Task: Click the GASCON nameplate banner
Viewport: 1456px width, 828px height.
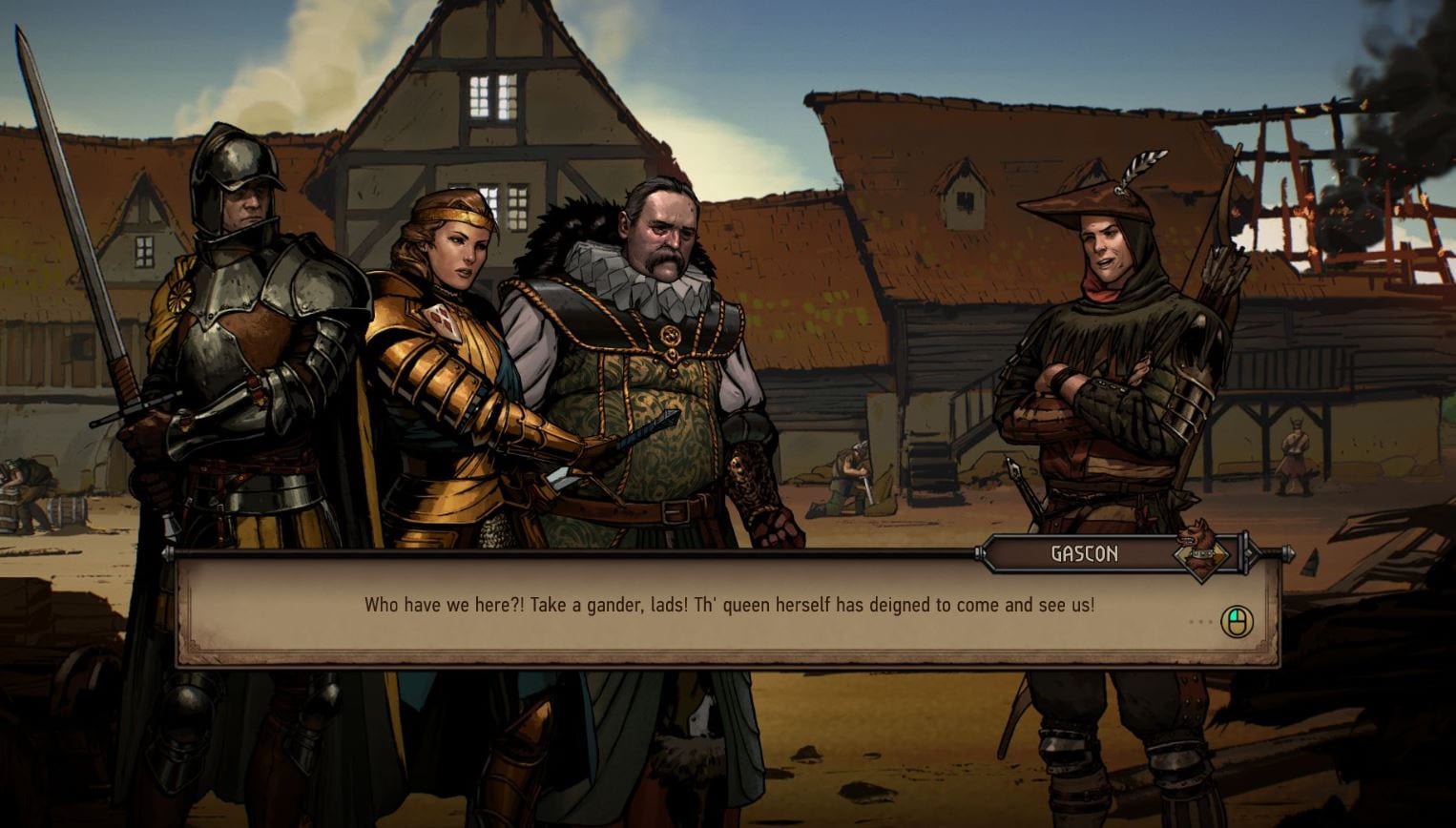Action: [x=1085, y=553]
